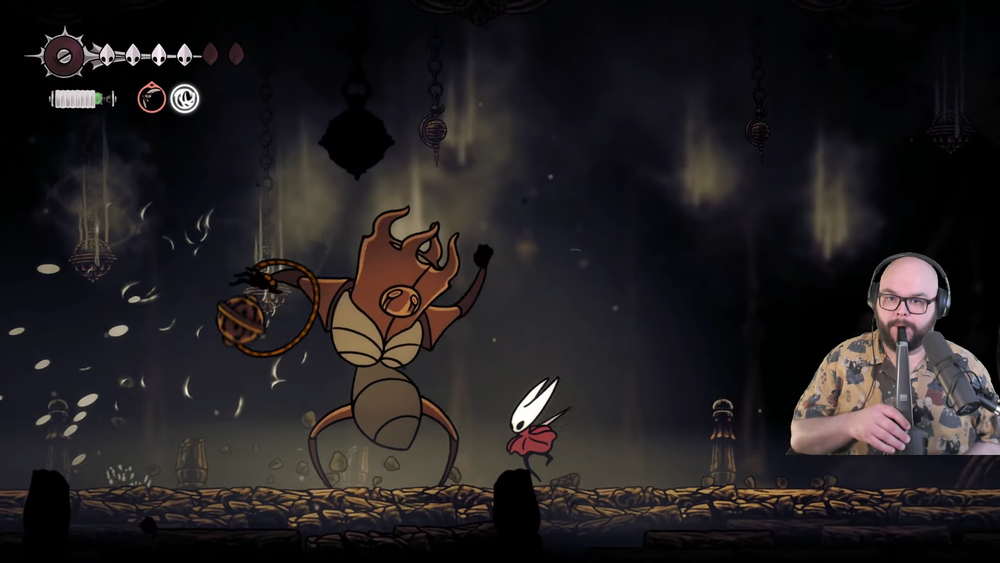
Task: Activate the white-ringed silk skill icon
Action: tap(184, 98)
